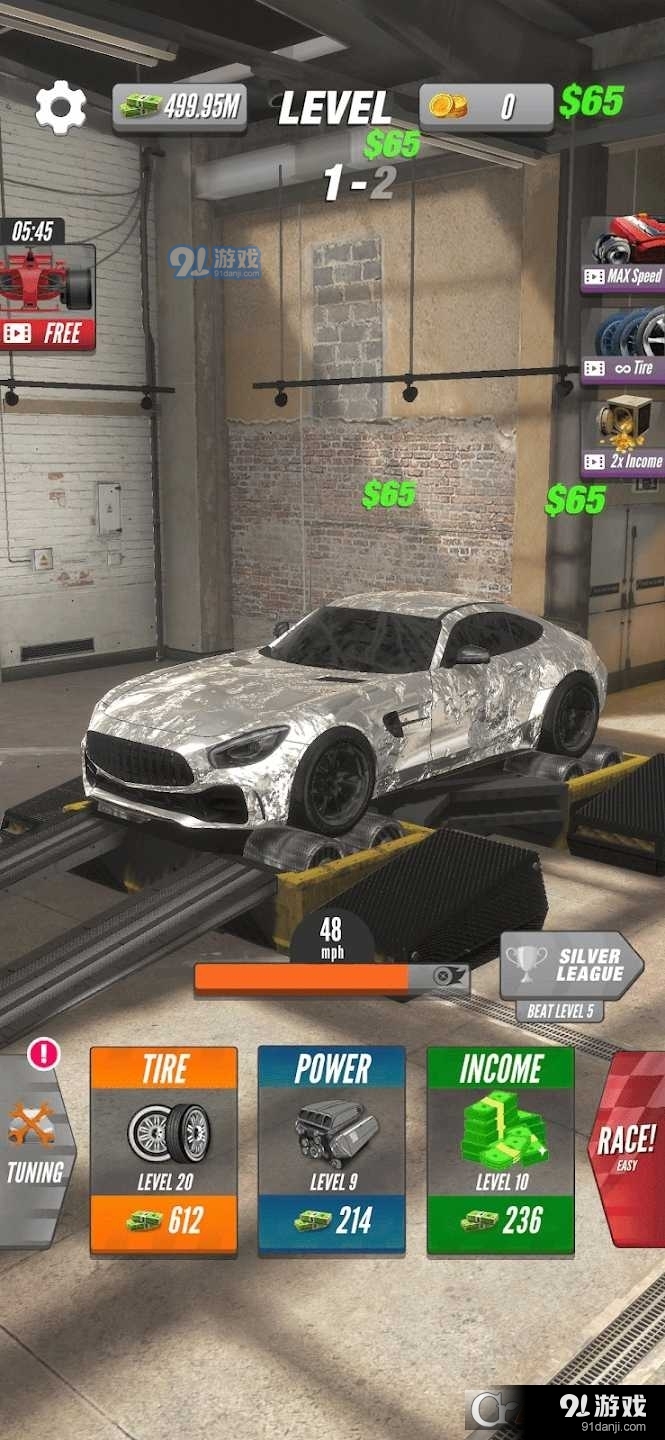
Task: Upgrade Income for 236 cash
Action: pyautogui.click(x=500, y=1150)
